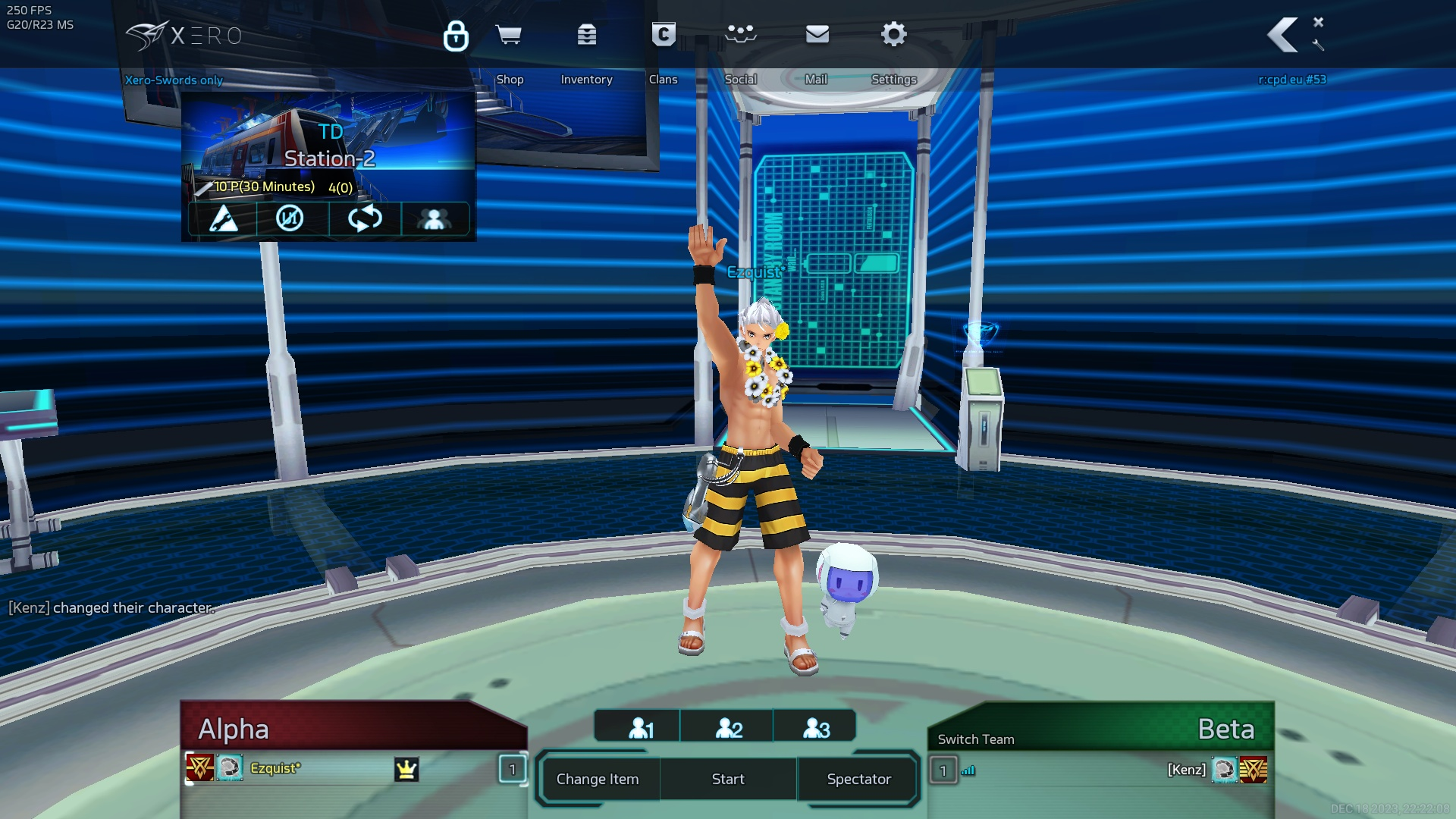Click the Change Item button
Image resolution: width=1456 pixels, height=819 pixels.
(x=598, y=779)
